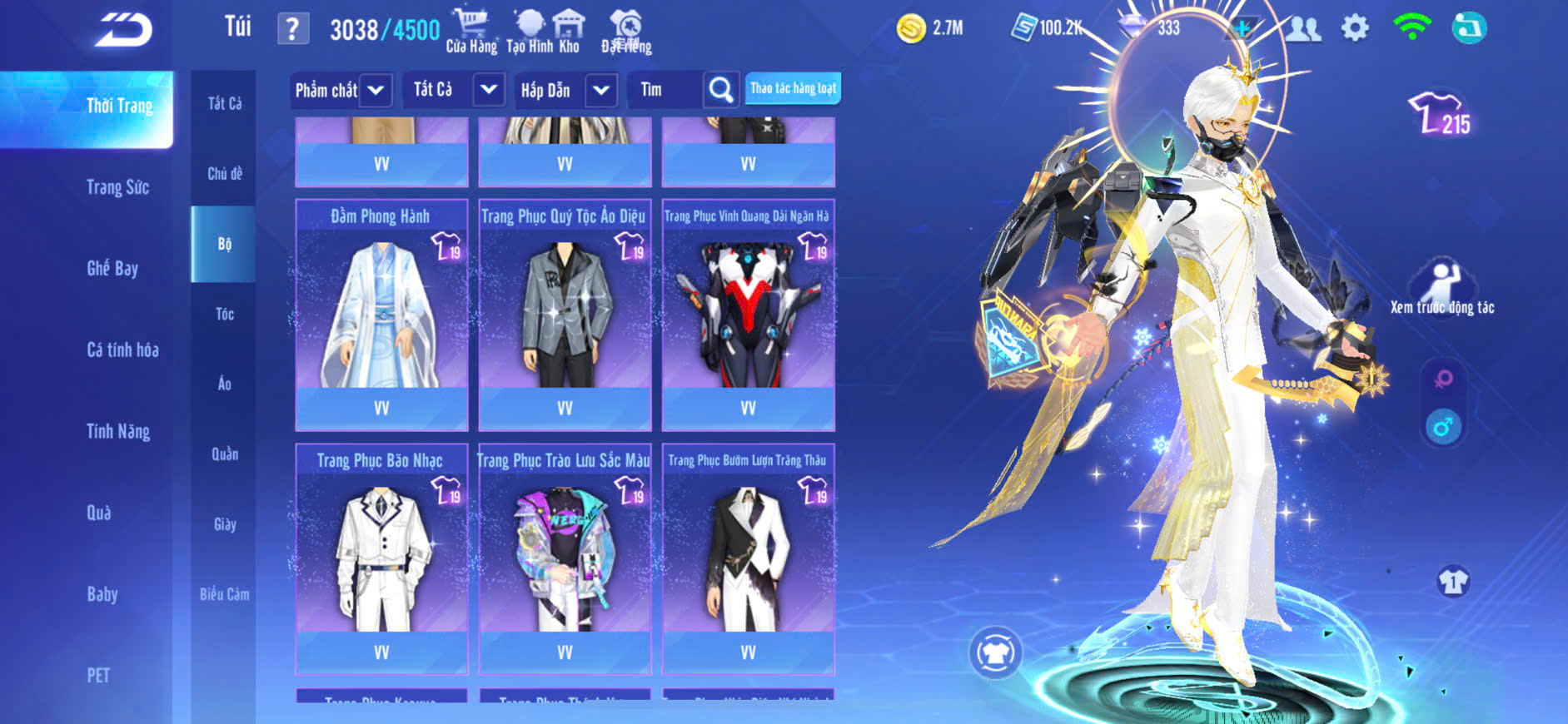Select the Giày subcategory
Image resolution: width=1568 pixels, height=724 pixels.
[224, 524]
